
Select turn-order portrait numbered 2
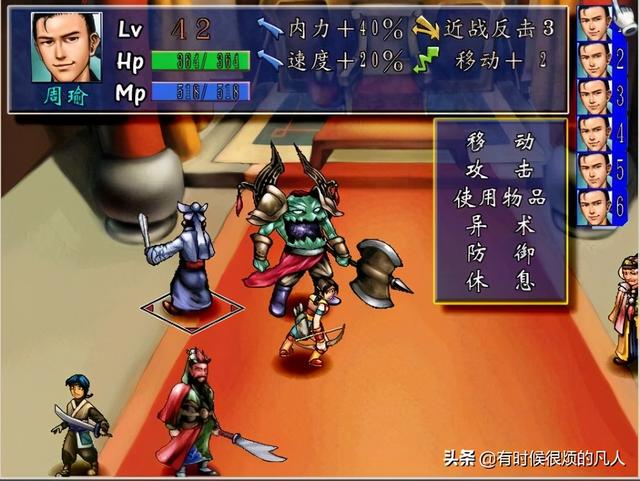tap(596, 59)
